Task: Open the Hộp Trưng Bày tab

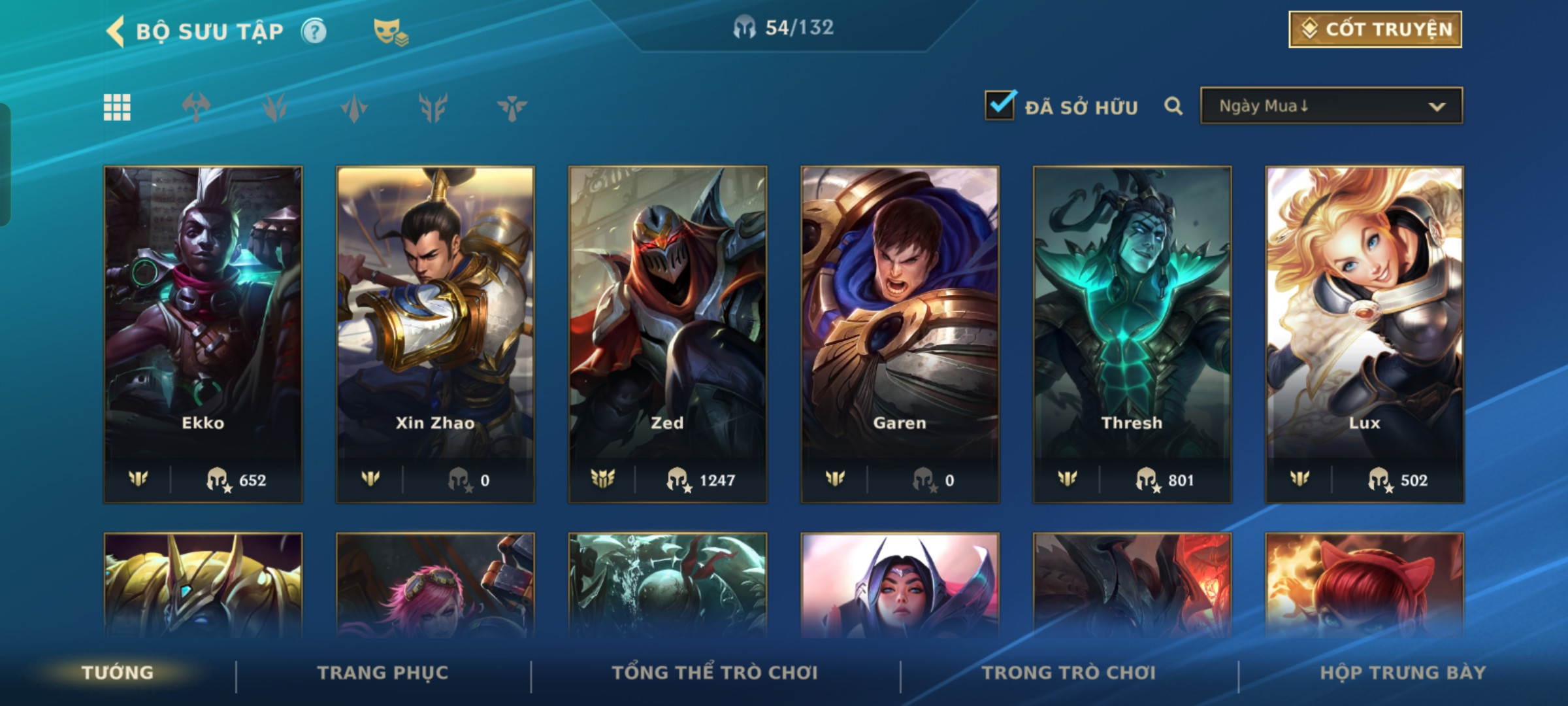Action: tap(1403, 673)
